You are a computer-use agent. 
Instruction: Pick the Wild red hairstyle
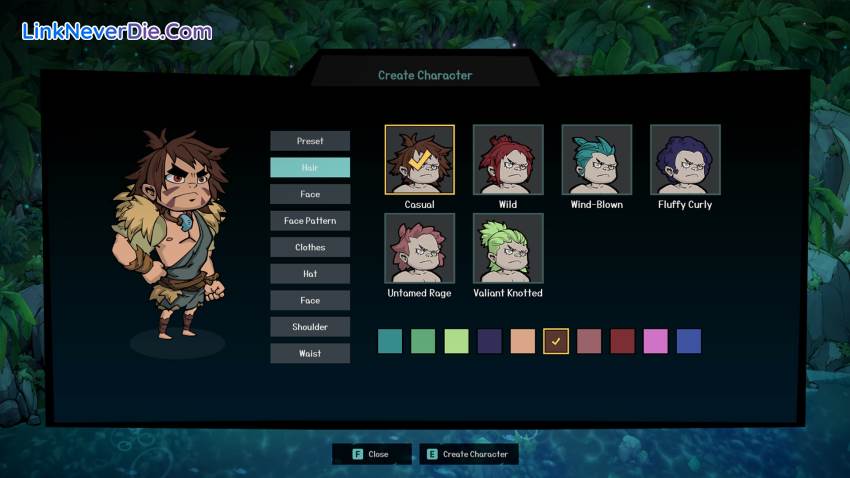[x=508, y=160]
